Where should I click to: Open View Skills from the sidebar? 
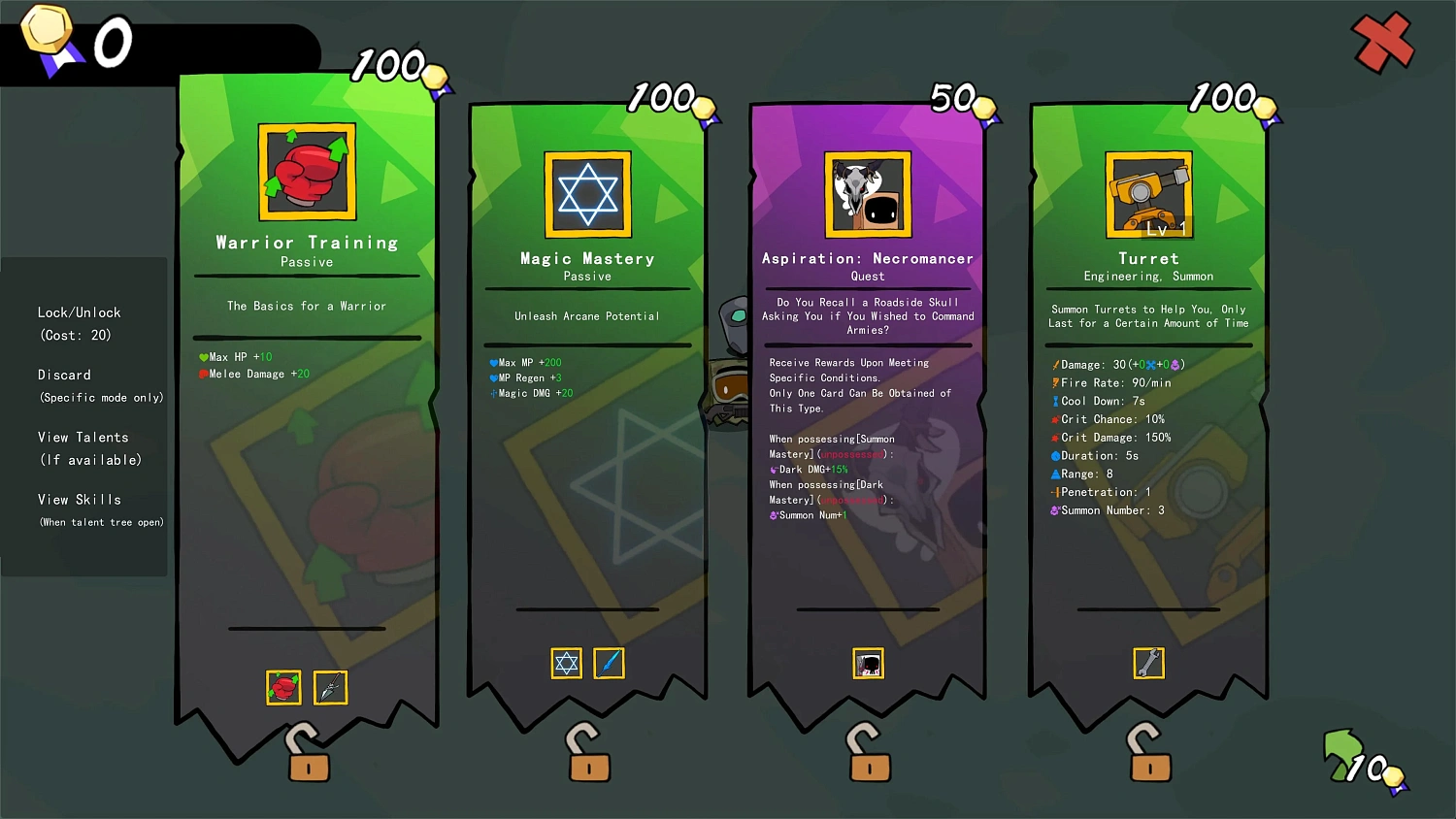80,499
